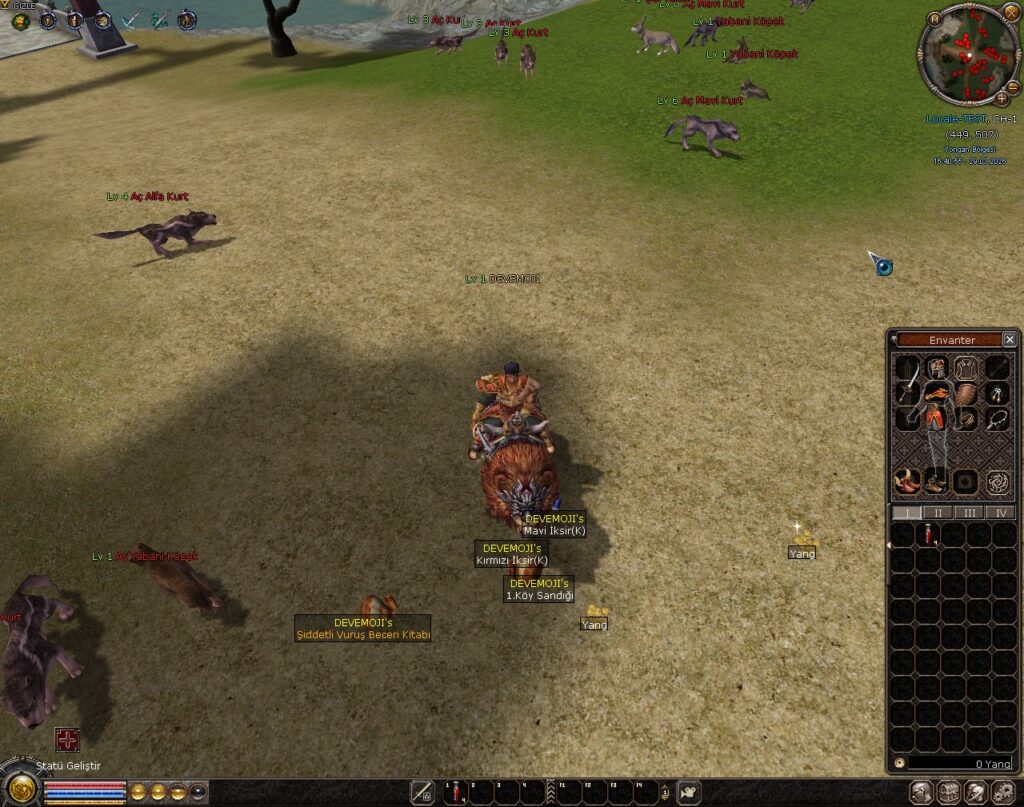Image resolution: width=1024 pixels, height=807 pixels.
Task: Switch to inventory page II
Action: click(937, 512)
